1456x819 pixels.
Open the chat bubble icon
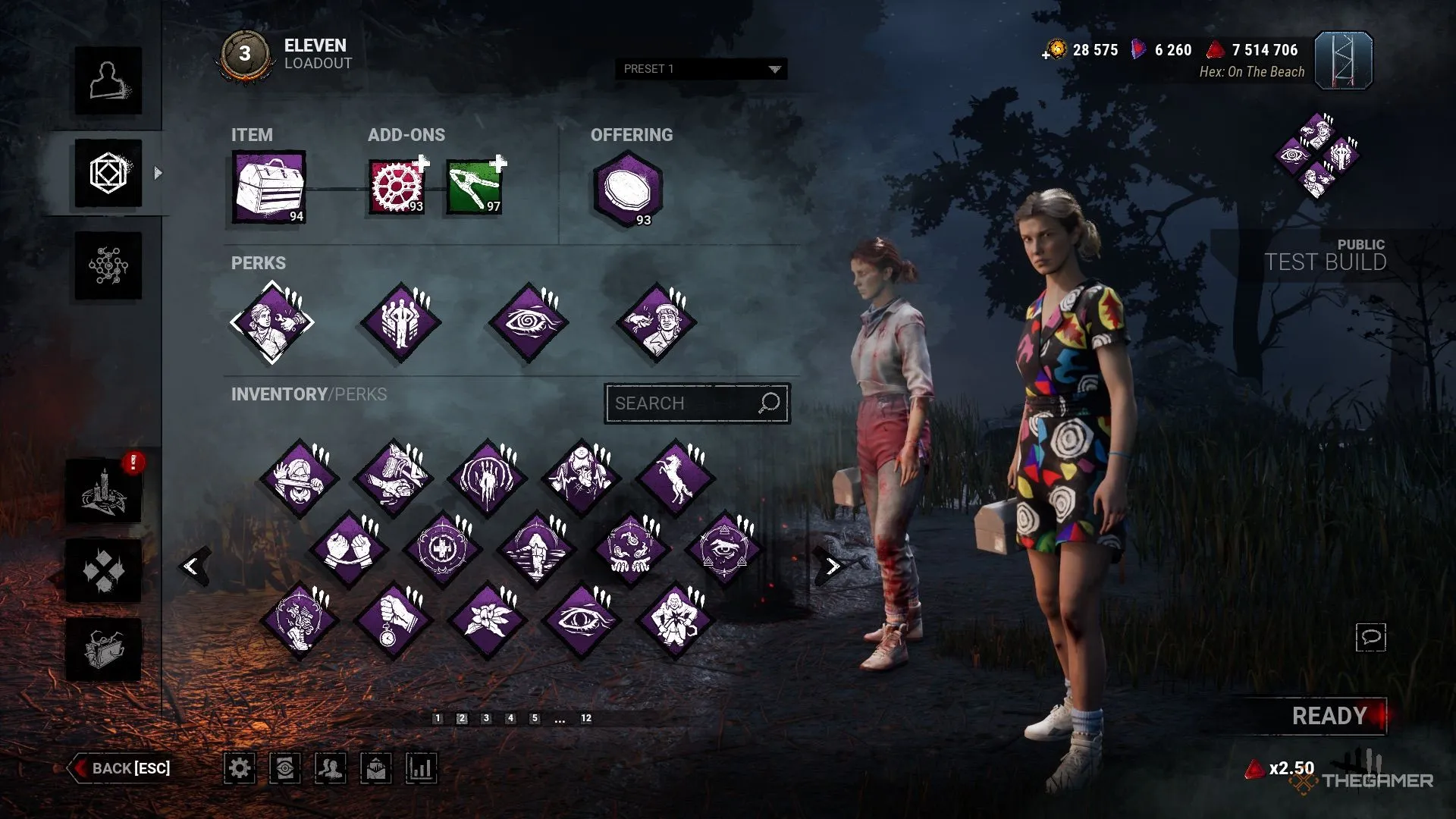[1370, 637]
